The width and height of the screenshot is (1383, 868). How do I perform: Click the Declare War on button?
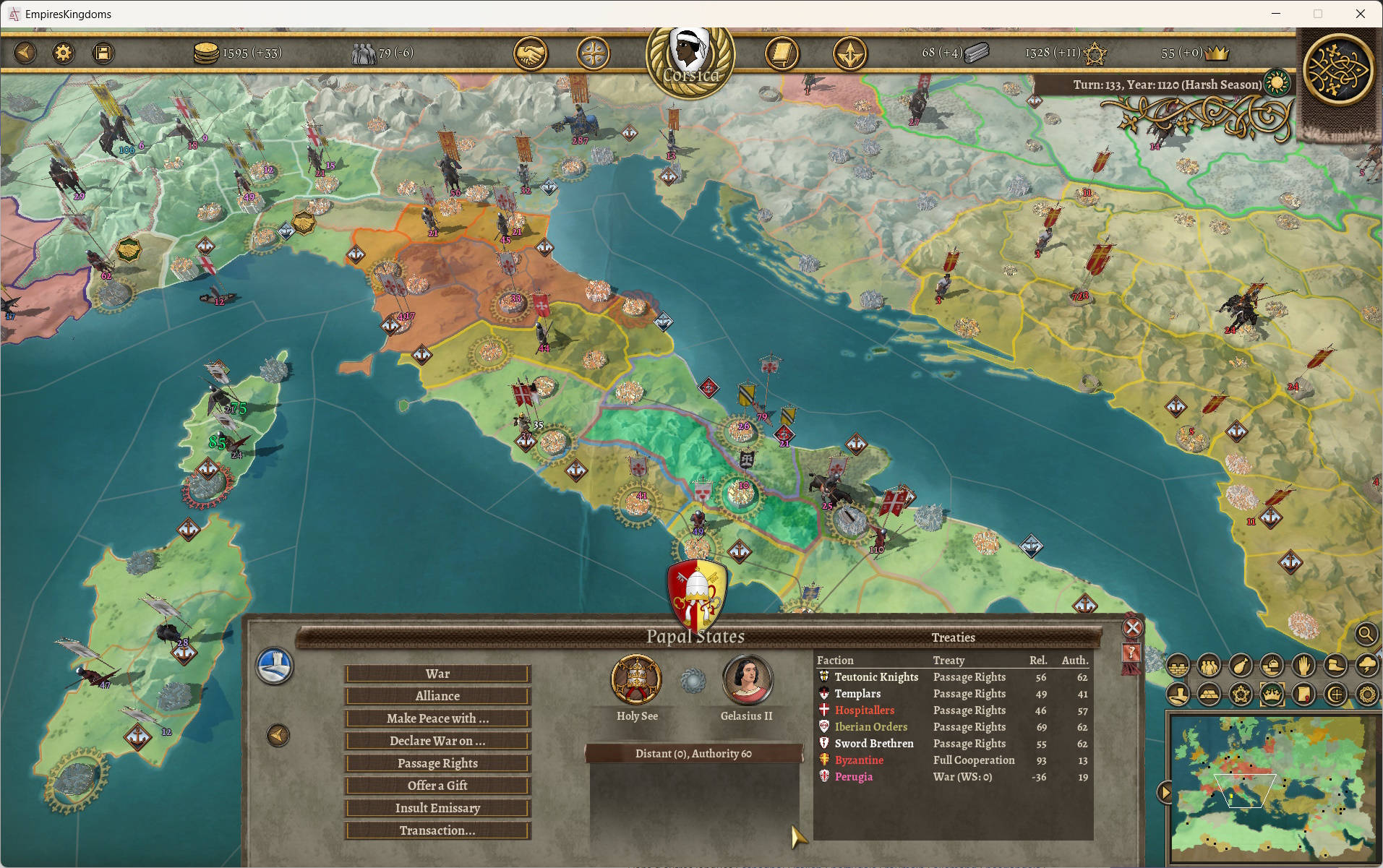pyautogui.click(x=437, y=741)
